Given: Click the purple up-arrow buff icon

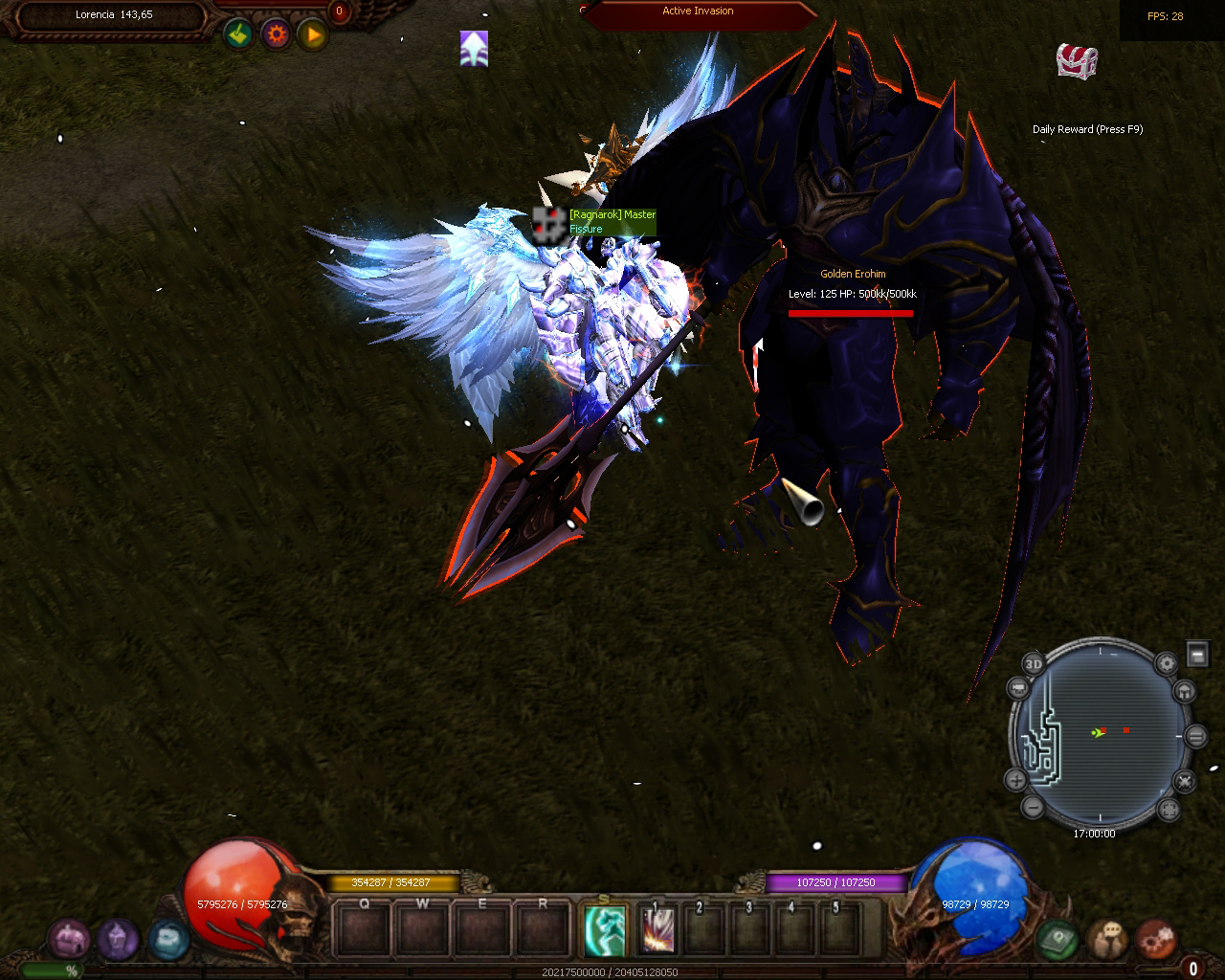Looking at the screenshot, I should pyautogui.click(x=474, y=48).
